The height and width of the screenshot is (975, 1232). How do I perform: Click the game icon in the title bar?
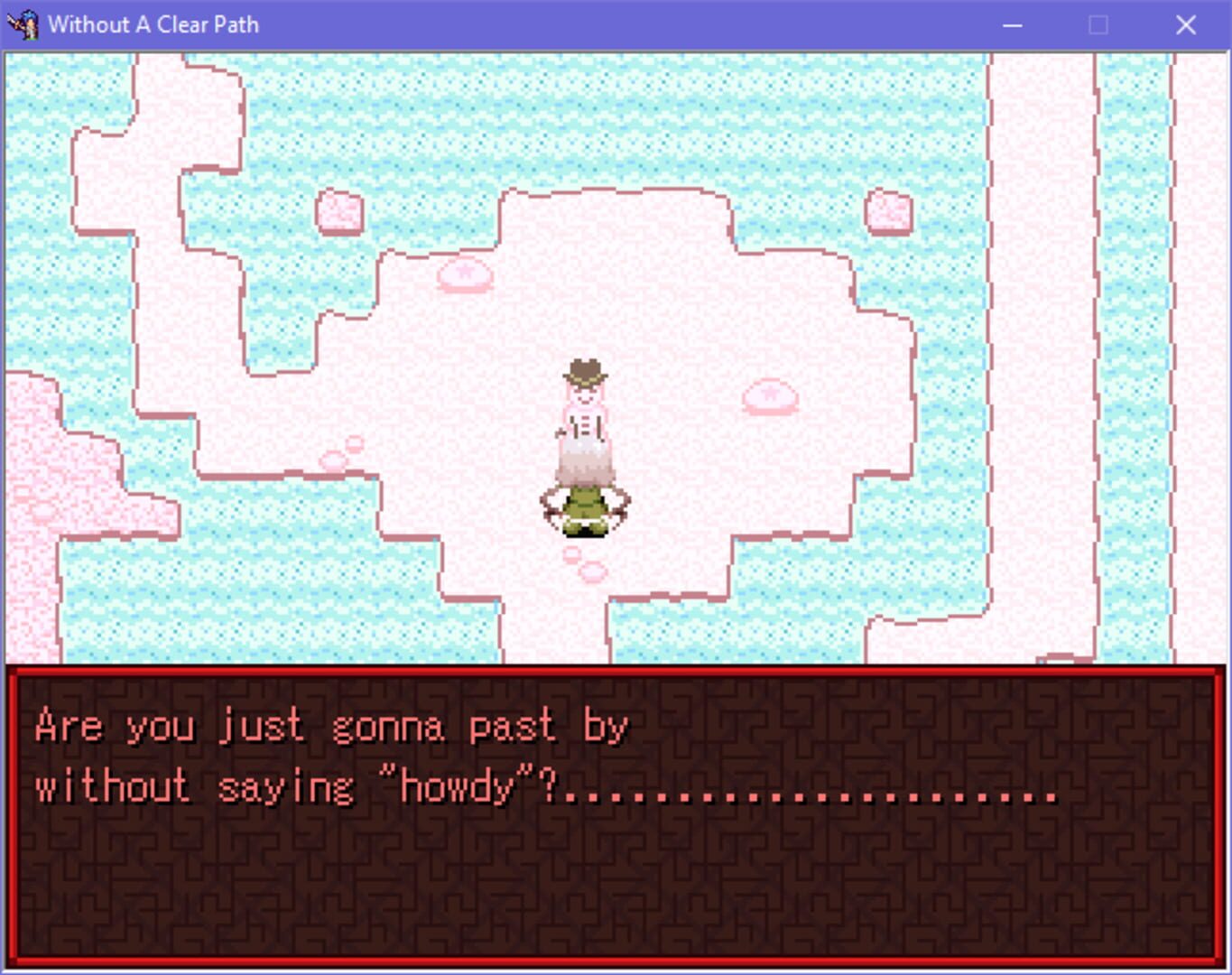(x=25, y=24)
